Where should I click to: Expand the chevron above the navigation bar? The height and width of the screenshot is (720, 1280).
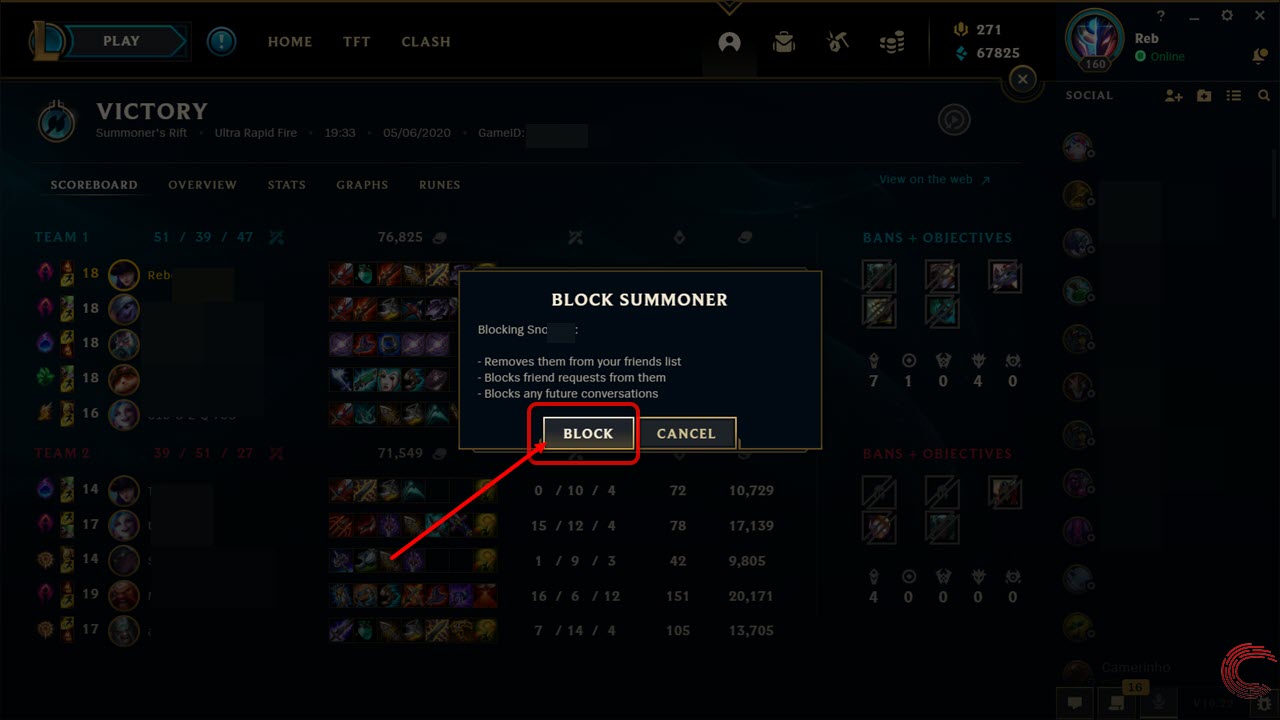[728, 8]
